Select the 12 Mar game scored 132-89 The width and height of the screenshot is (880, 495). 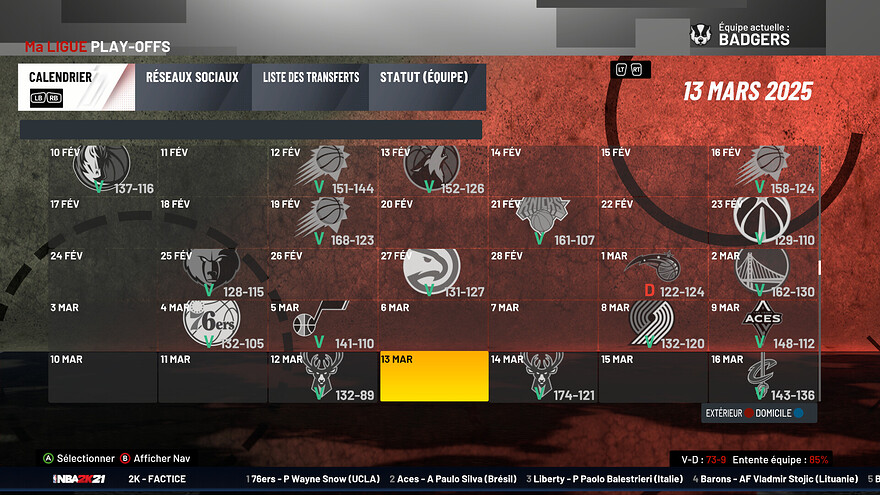(x=323, y=376)
